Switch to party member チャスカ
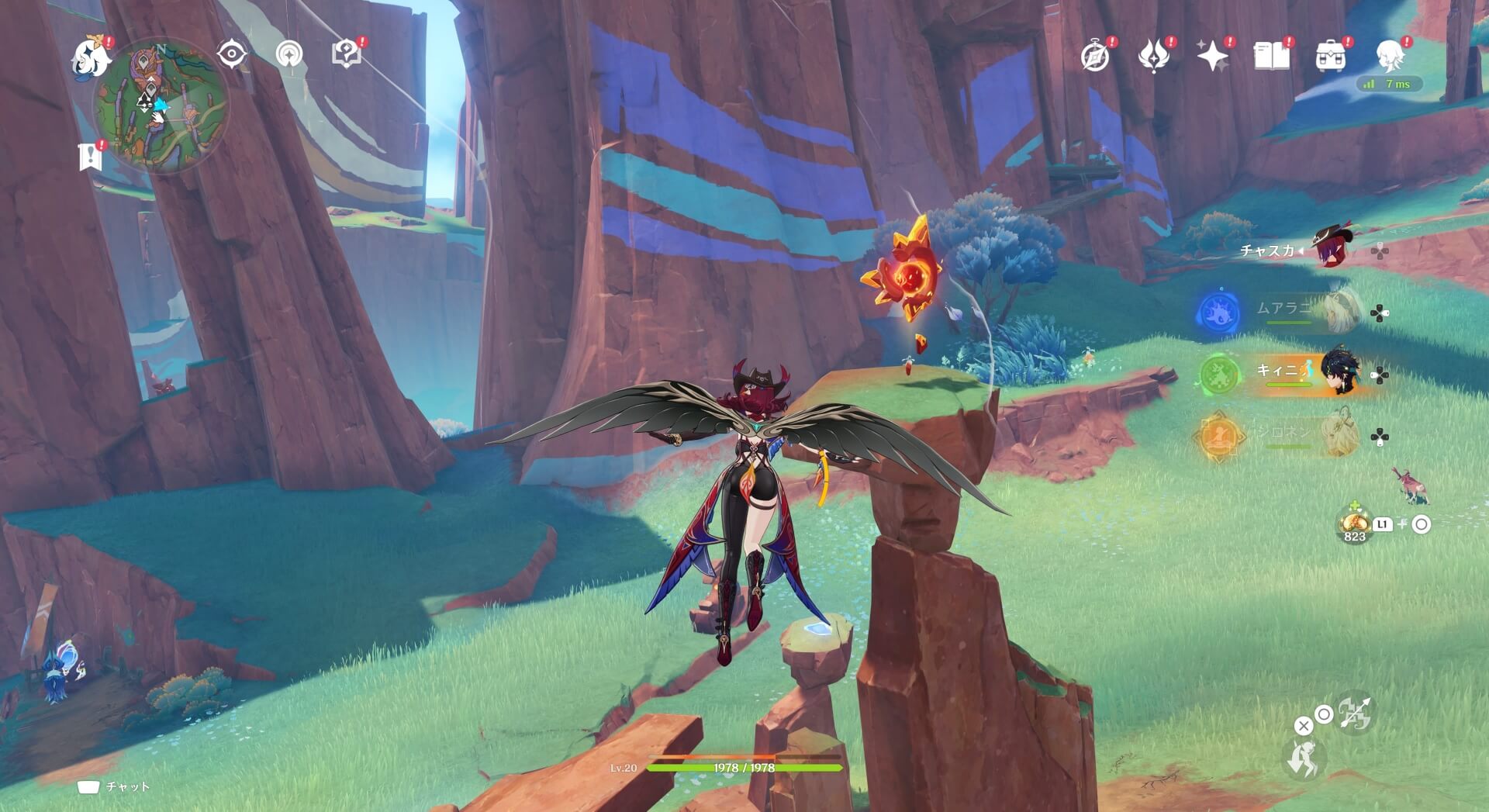The height and width of the screenshot is (812, 1489). click(1331, 249)
